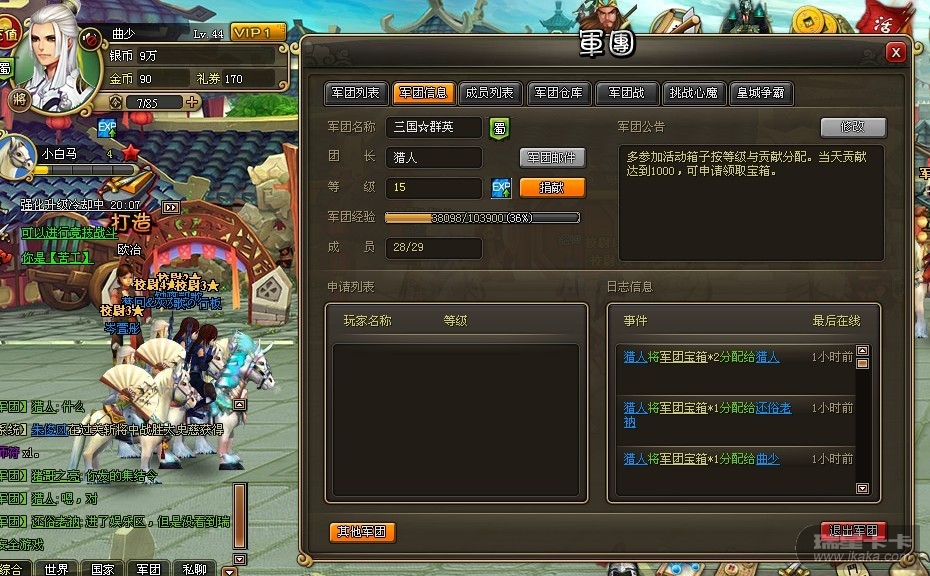Open the VIP 1 badge

tap(257, 33)
